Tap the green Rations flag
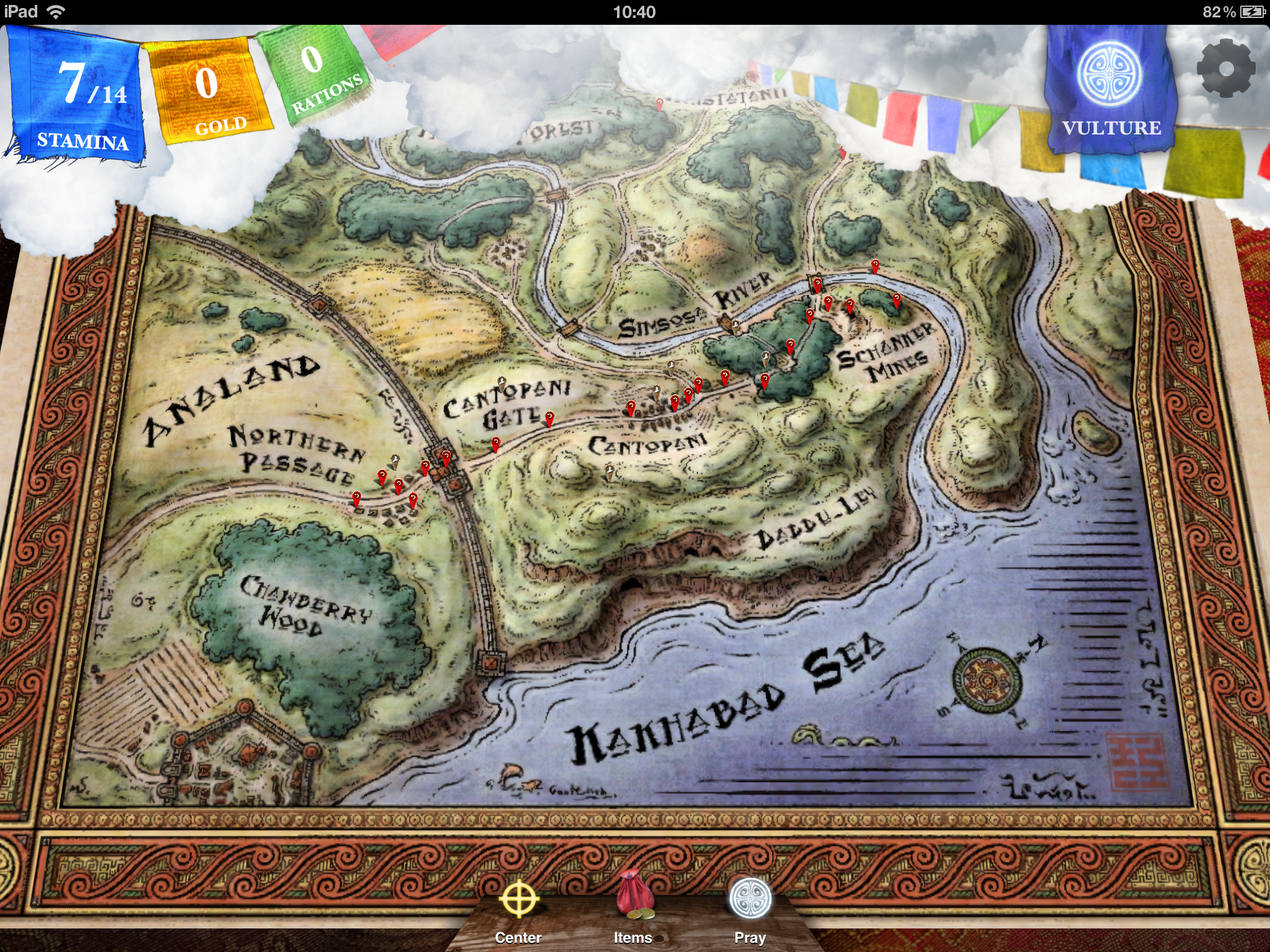This screenshot has width=1270, height=952. 316,74
